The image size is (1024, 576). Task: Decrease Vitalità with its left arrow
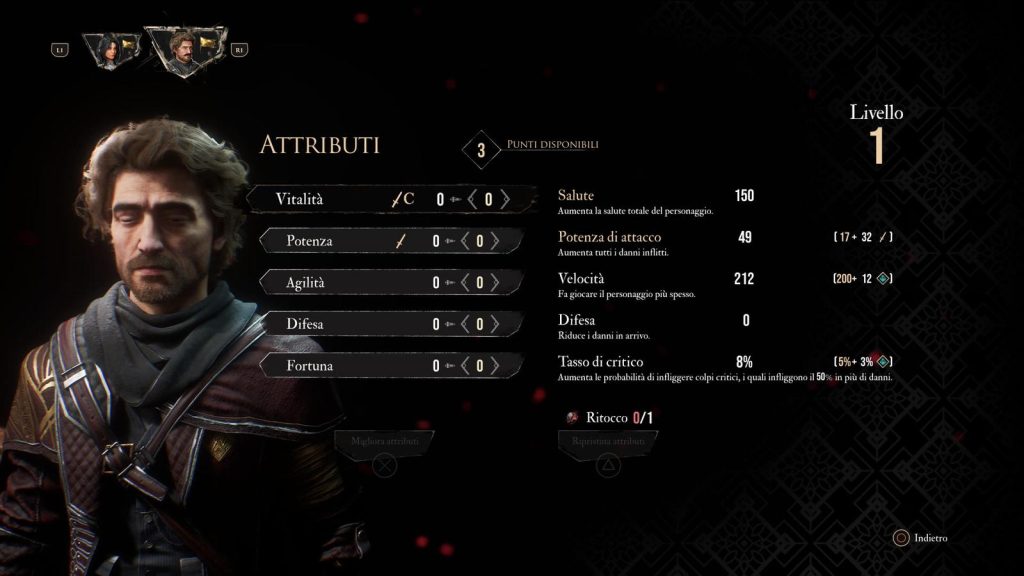(472, 199)
